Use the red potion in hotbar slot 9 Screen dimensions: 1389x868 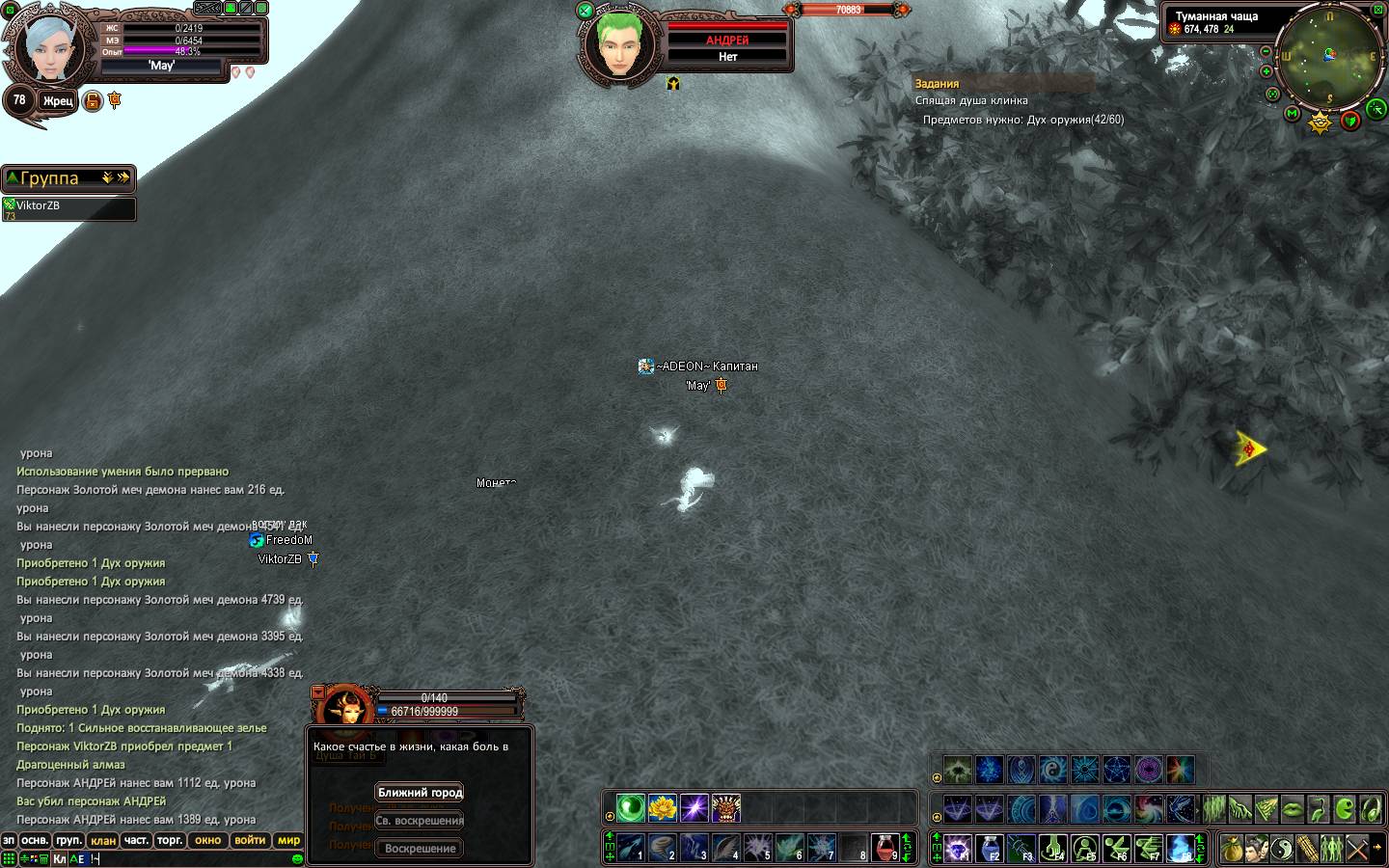click(885, 848)
